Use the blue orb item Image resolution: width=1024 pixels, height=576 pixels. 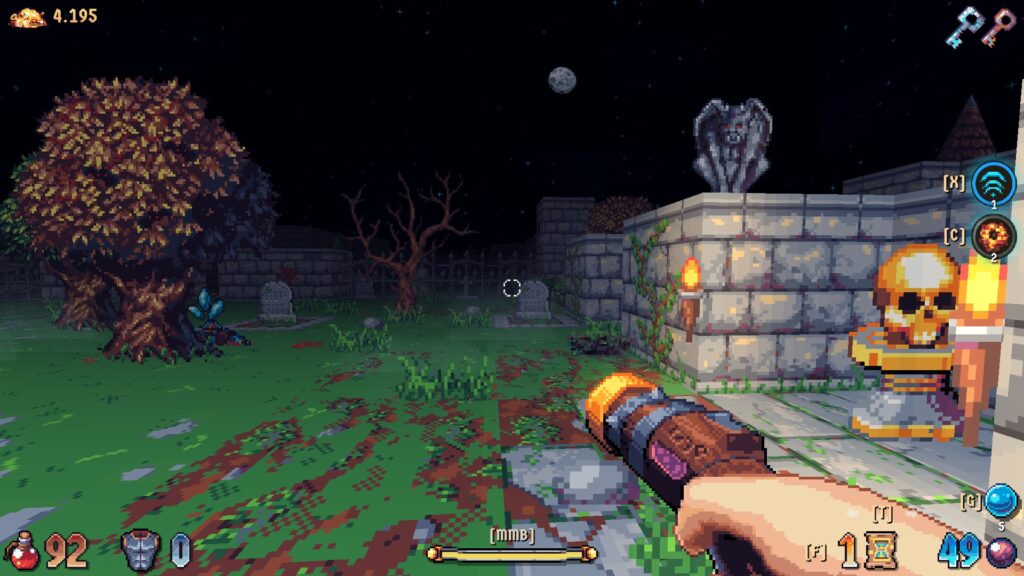point(1000,499)
